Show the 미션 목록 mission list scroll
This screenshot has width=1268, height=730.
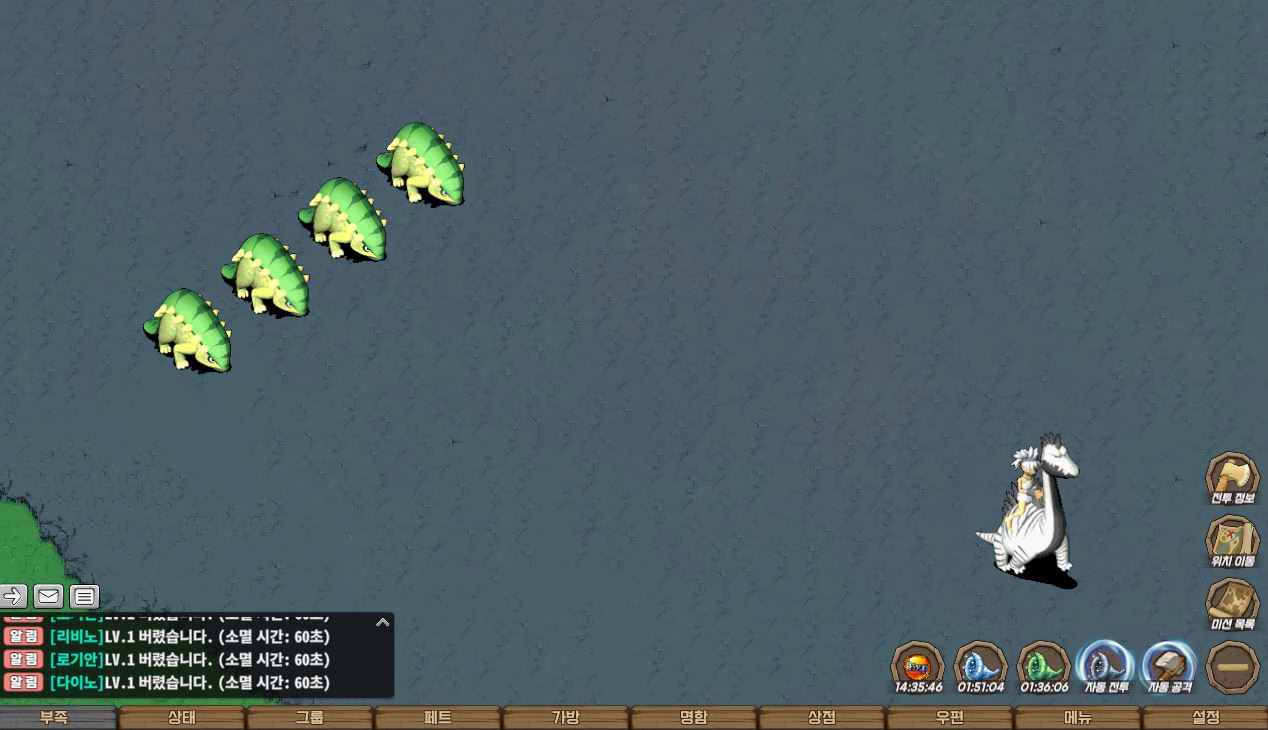pos(1232,604)
